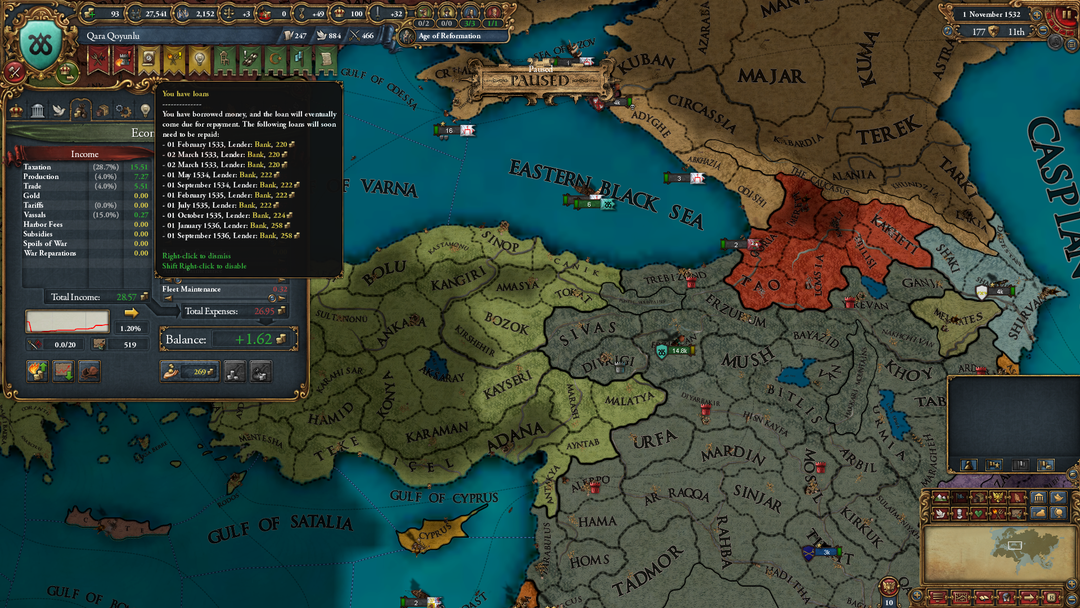Click the first red alert flag
Viewport: 1080px width, 608px height.
[98, 61]
